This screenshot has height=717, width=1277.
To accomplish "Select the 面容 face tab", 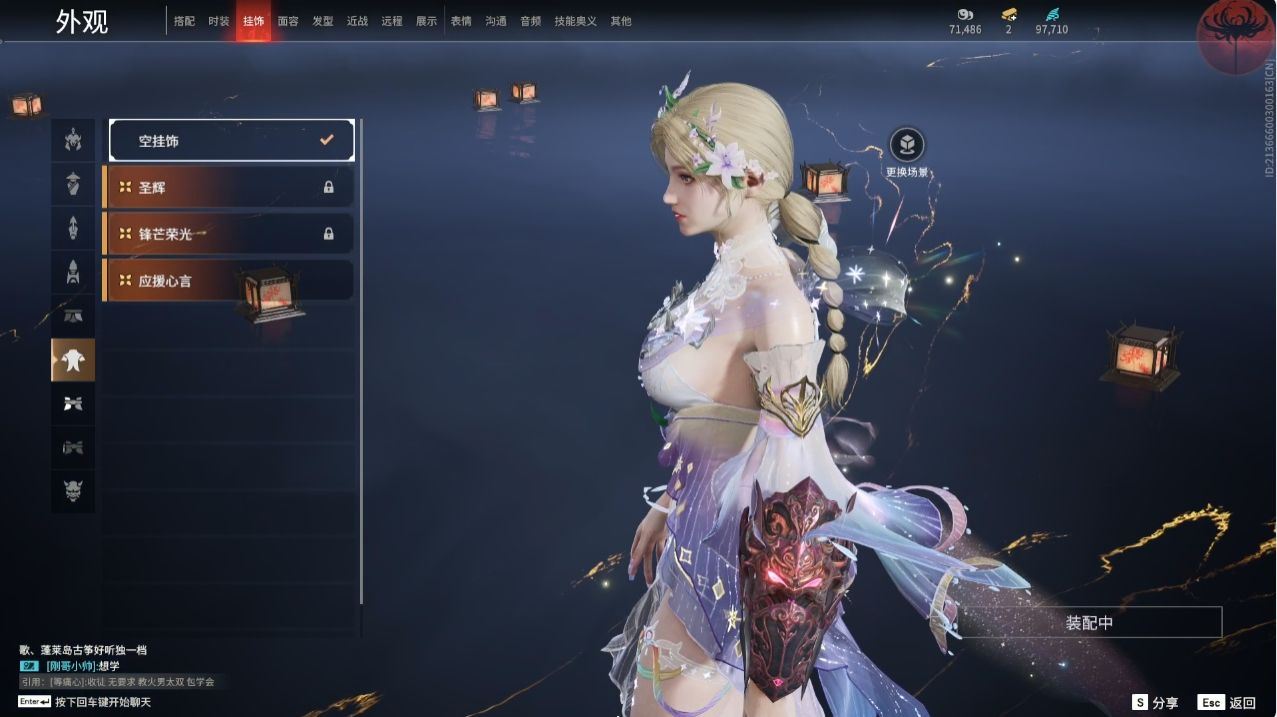I will 288,21.
